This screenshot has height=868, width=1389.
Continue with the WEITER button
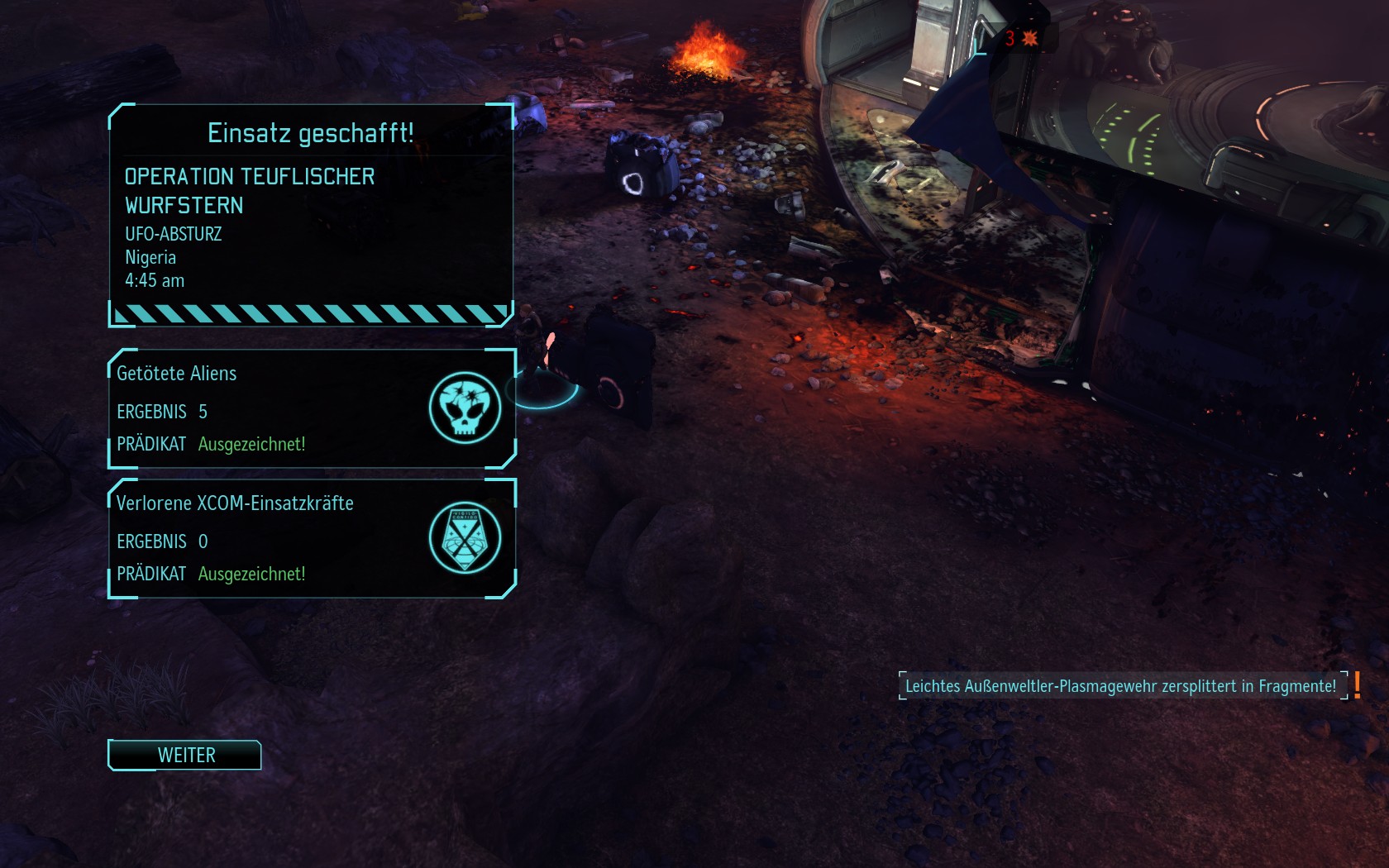pyautogui.click(x=185, y=755)
